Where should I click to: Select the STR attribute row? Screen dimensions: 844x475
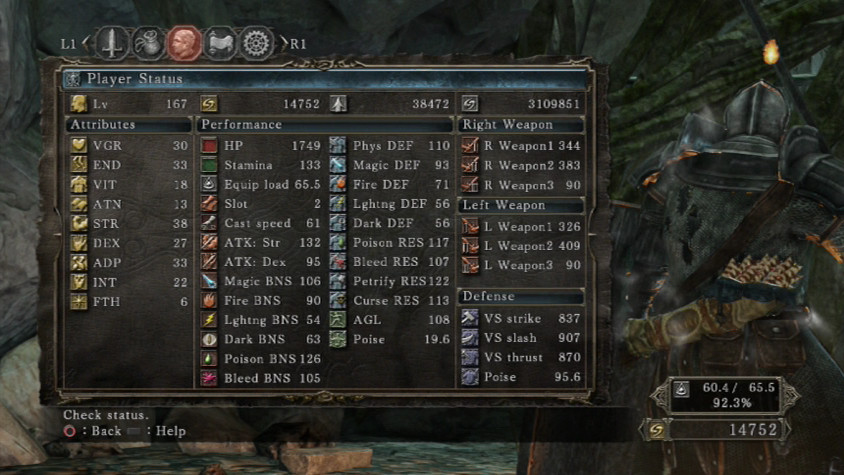point(128,224)
